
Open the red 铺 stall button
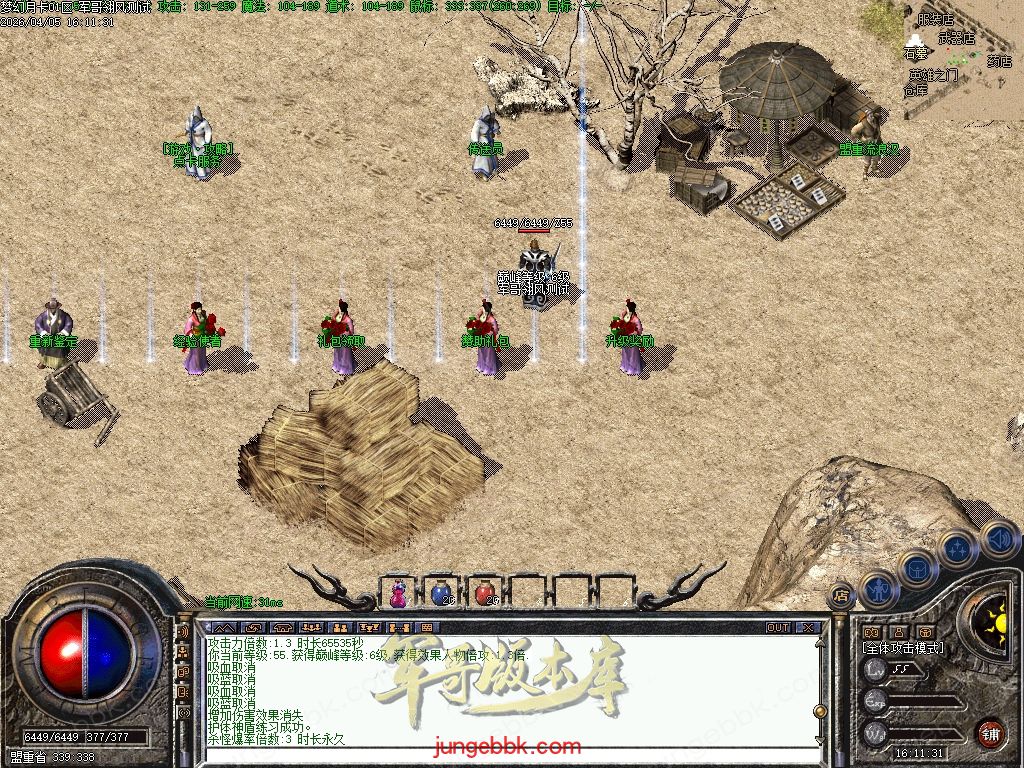(989, 733)
